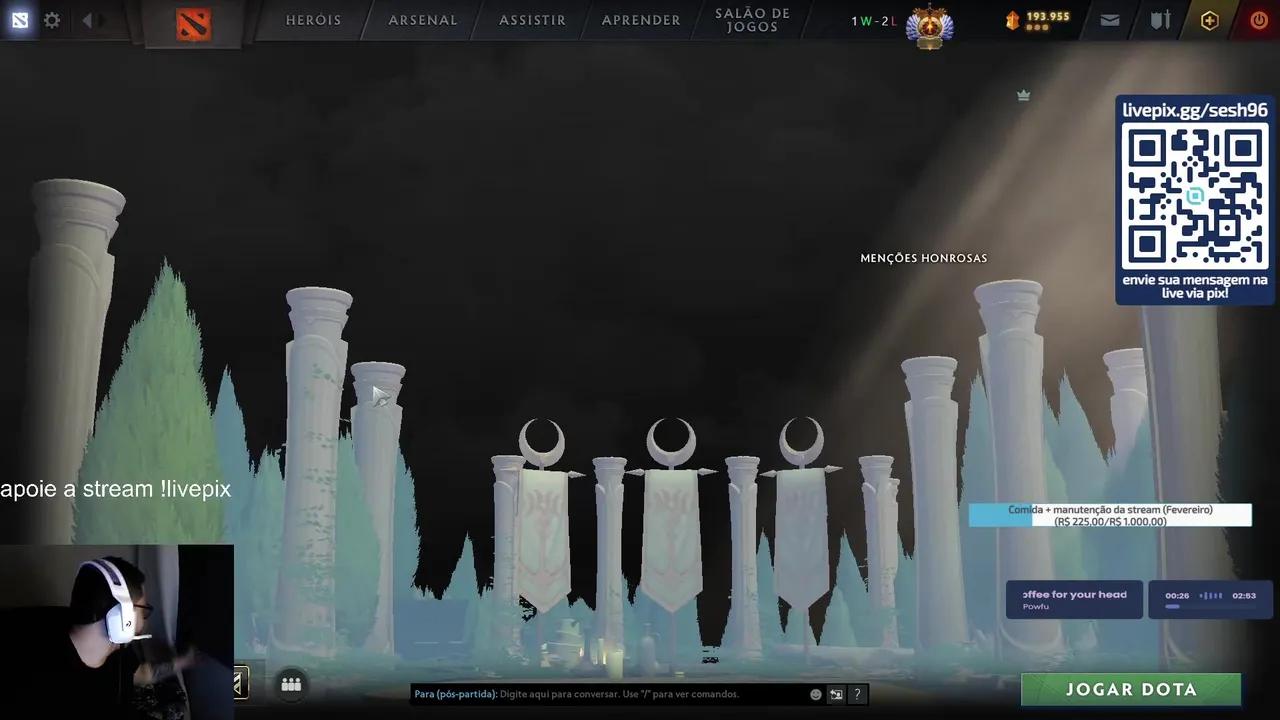Click the Dota Plus hexagon icon
This screenshot has height=720, width=1280.
(1209, 20)
